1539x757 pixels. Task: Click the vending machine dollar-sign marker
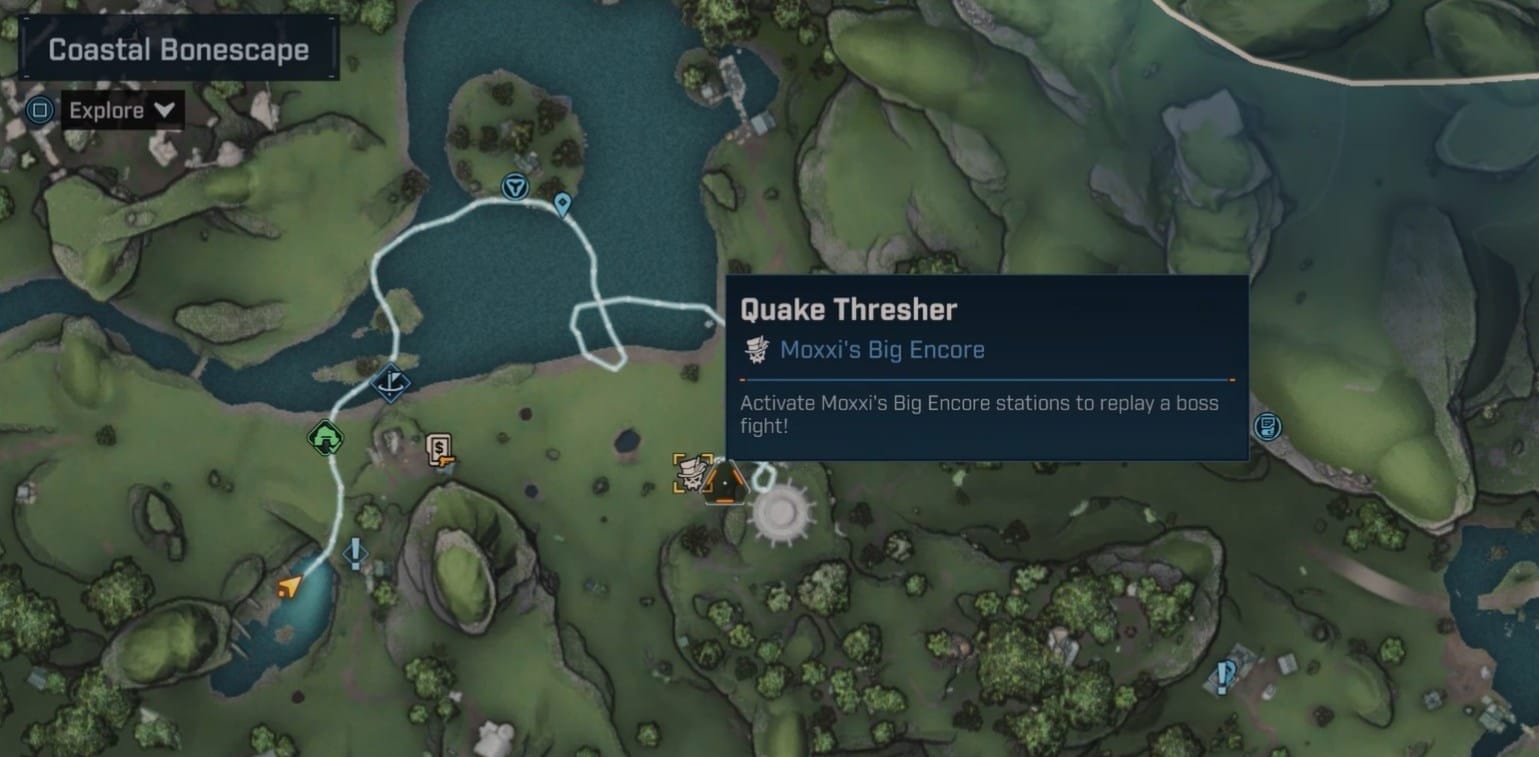point(440,450)
